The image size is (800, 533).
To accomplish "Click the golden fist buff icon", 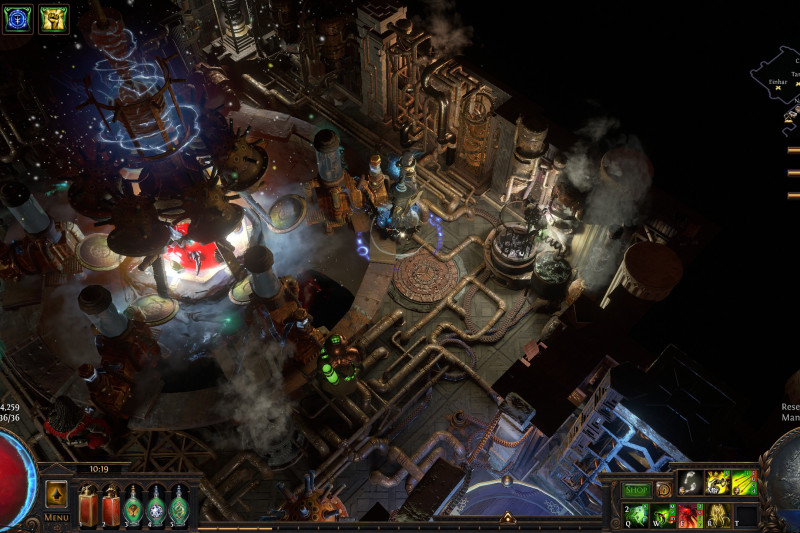I will tap(53, 19).
